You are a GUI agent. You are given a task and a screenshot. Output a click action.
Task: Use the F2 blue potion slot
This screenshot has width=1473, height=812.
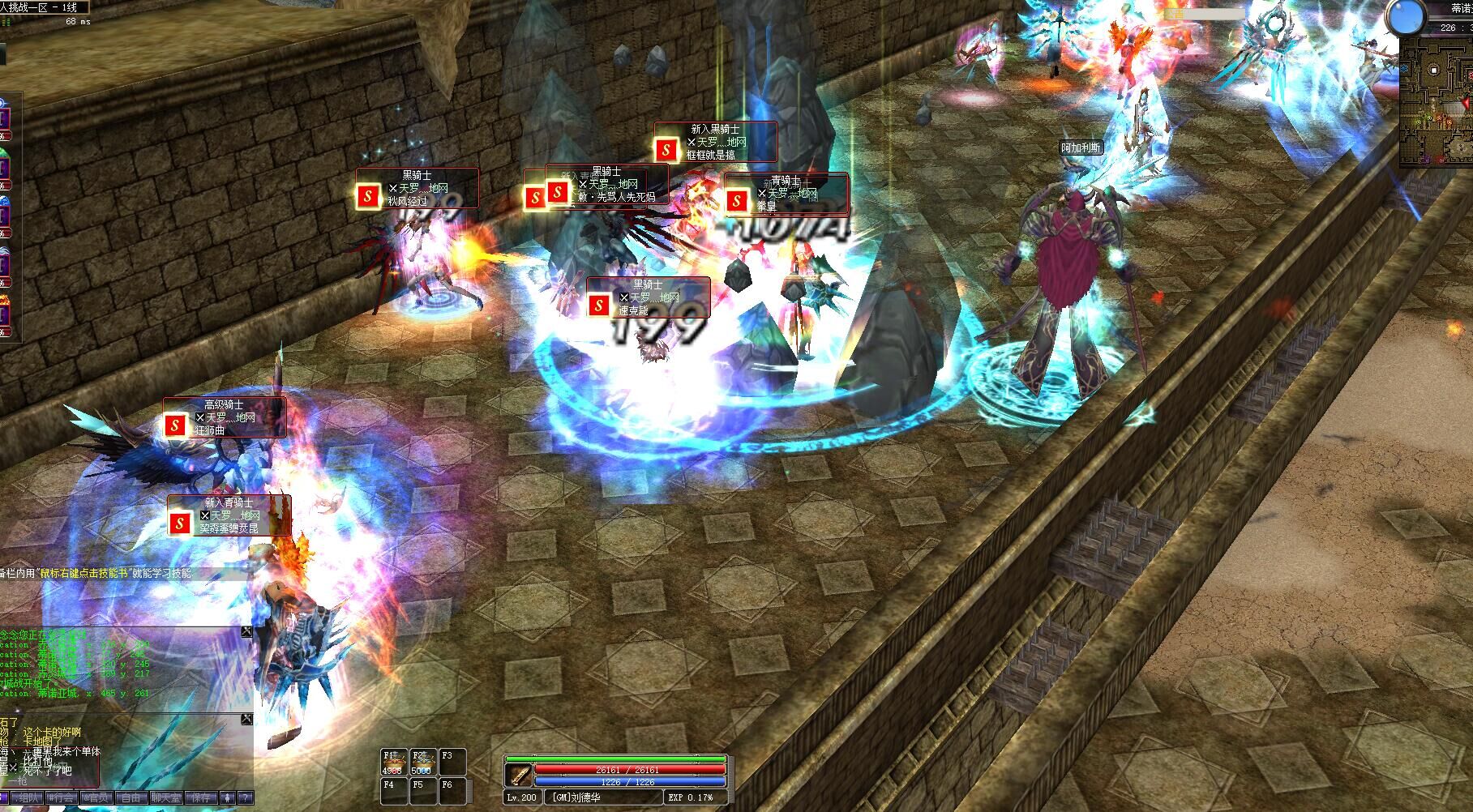click(x=421, y=763)
